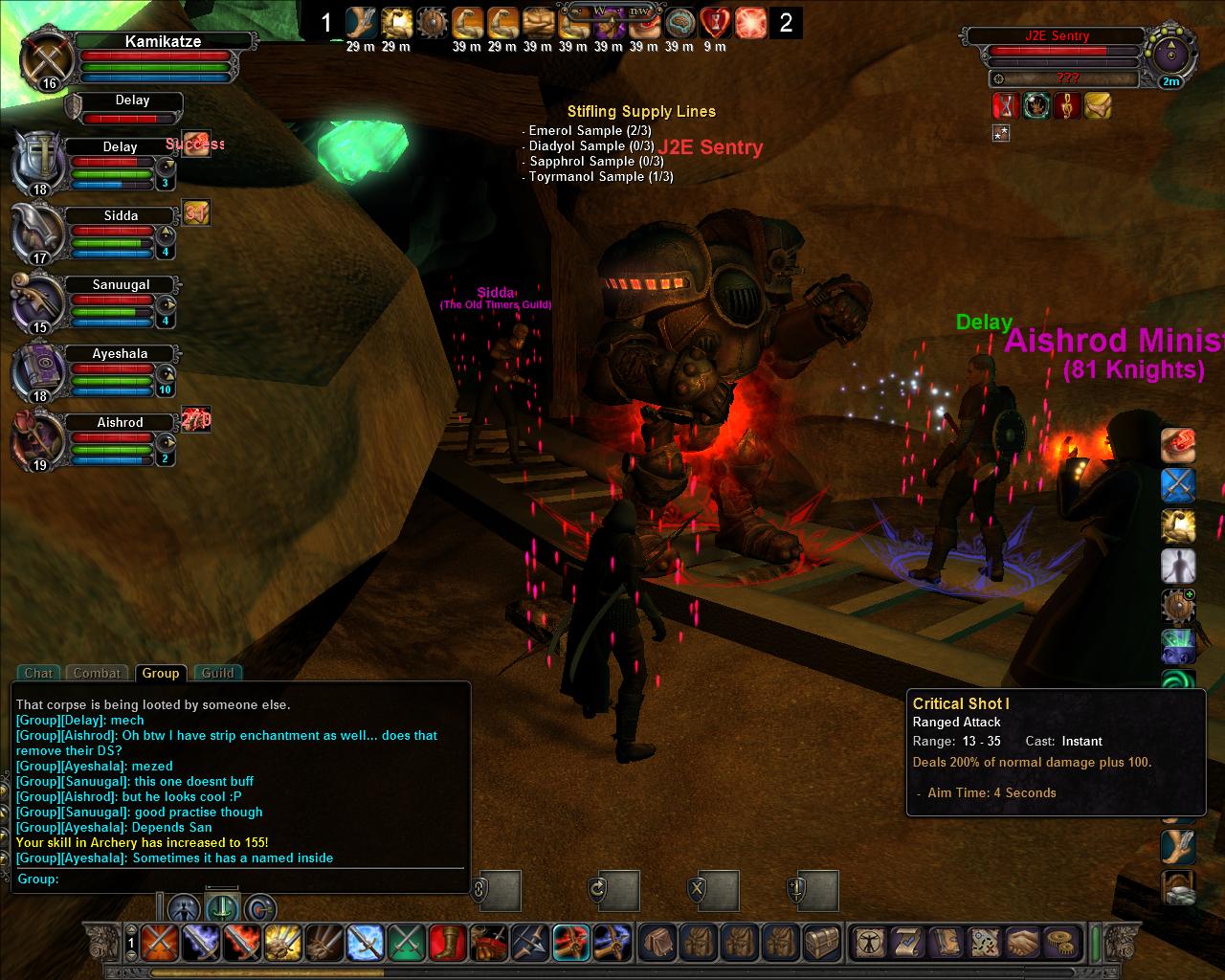Select Ayeshala in the party list
Image resolution: width=1225 pixels, height=980 pixels.
point(121,354)
